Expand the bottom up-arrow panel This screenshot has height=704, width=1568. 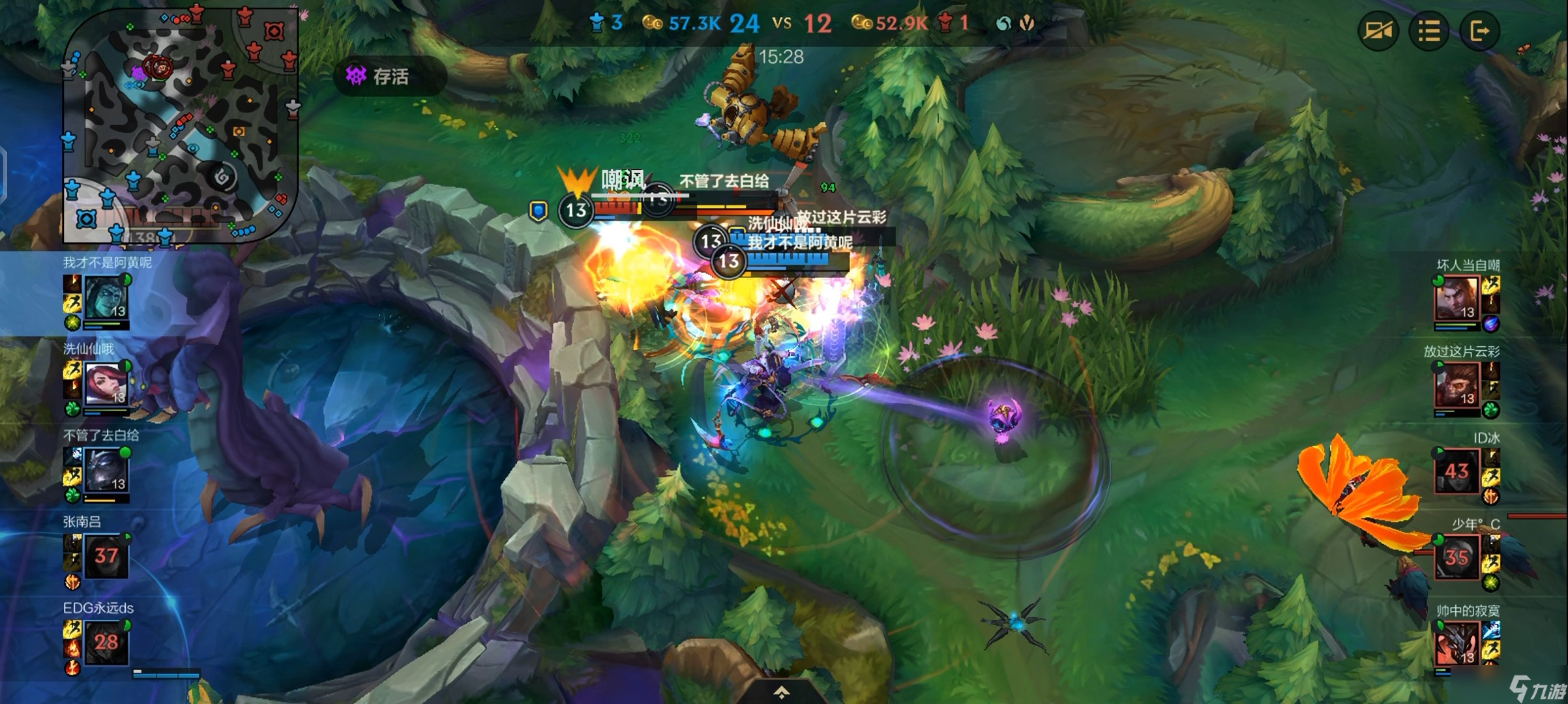(782, 692)
